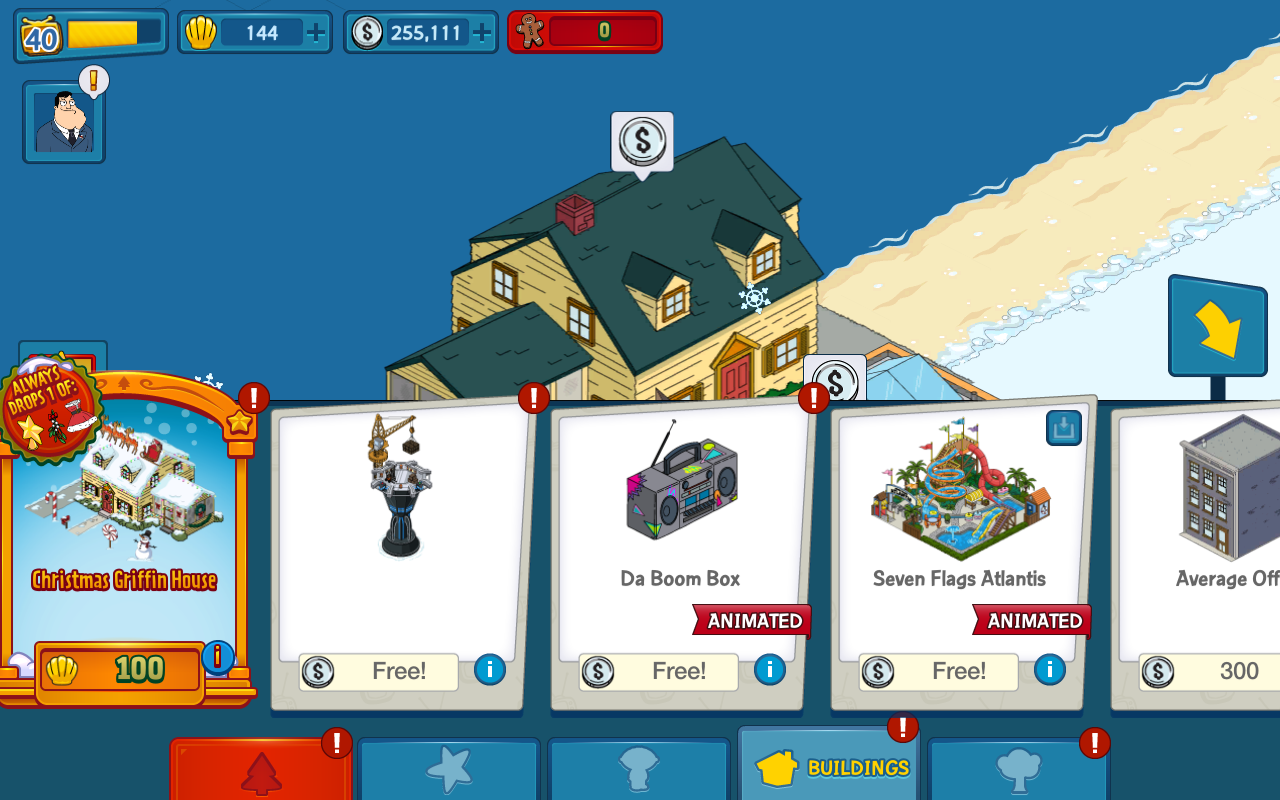Open the Stan Smith quest portrait
This screenshot has height=800, width=1280.
64,122
